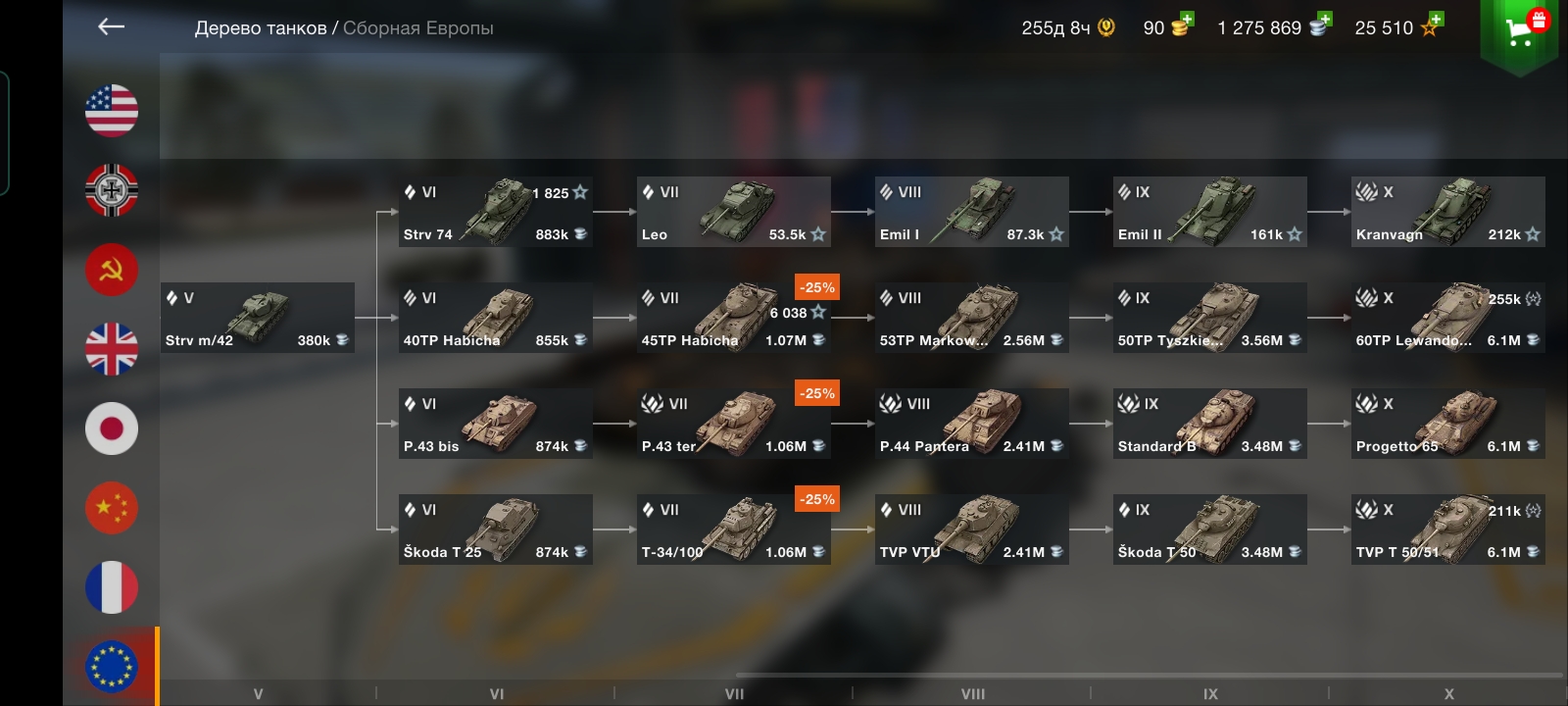Pick the Progetto 65 tank
This screenshot has height=706, width=1568.
[1447, 424]
